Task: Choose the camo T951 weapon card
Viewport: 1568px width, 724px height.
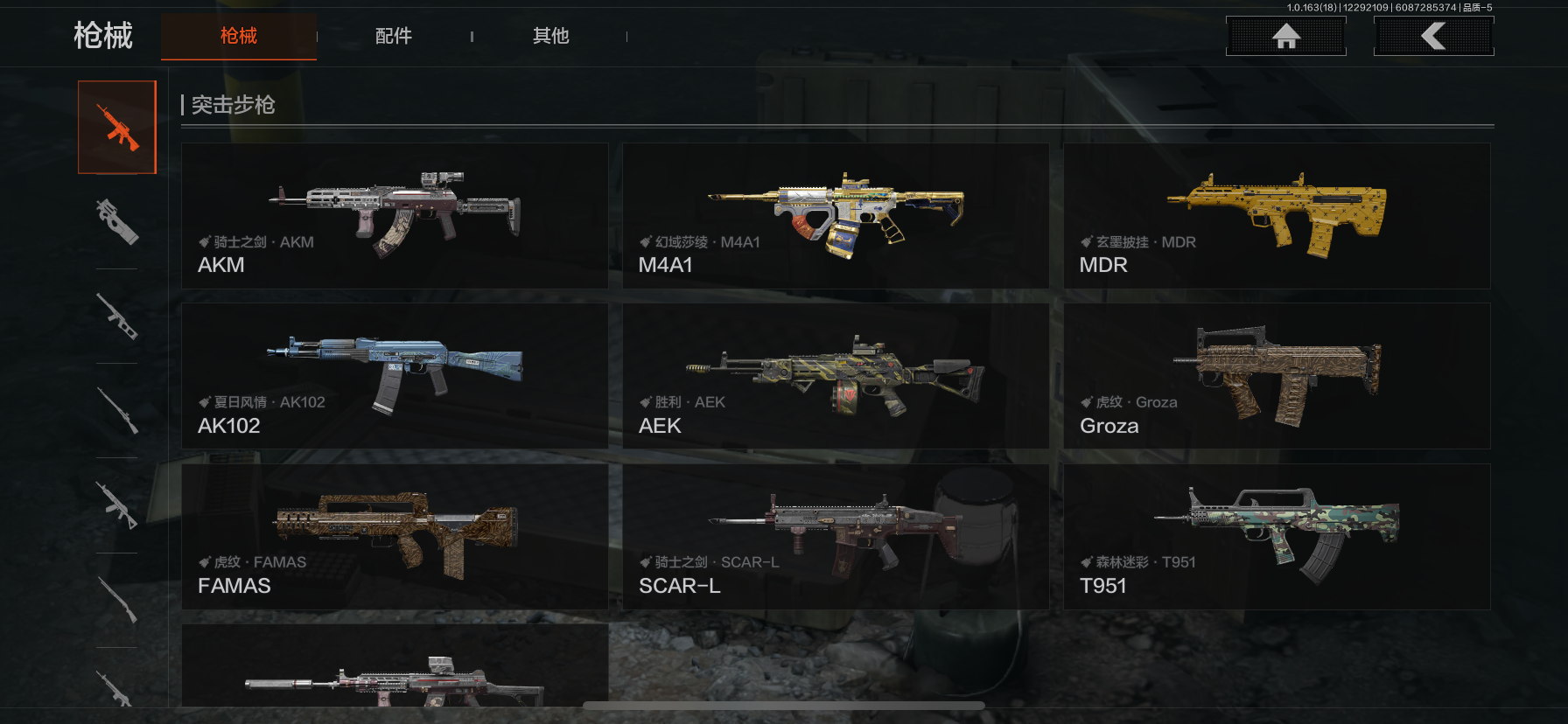Action: click(1277, 536)
